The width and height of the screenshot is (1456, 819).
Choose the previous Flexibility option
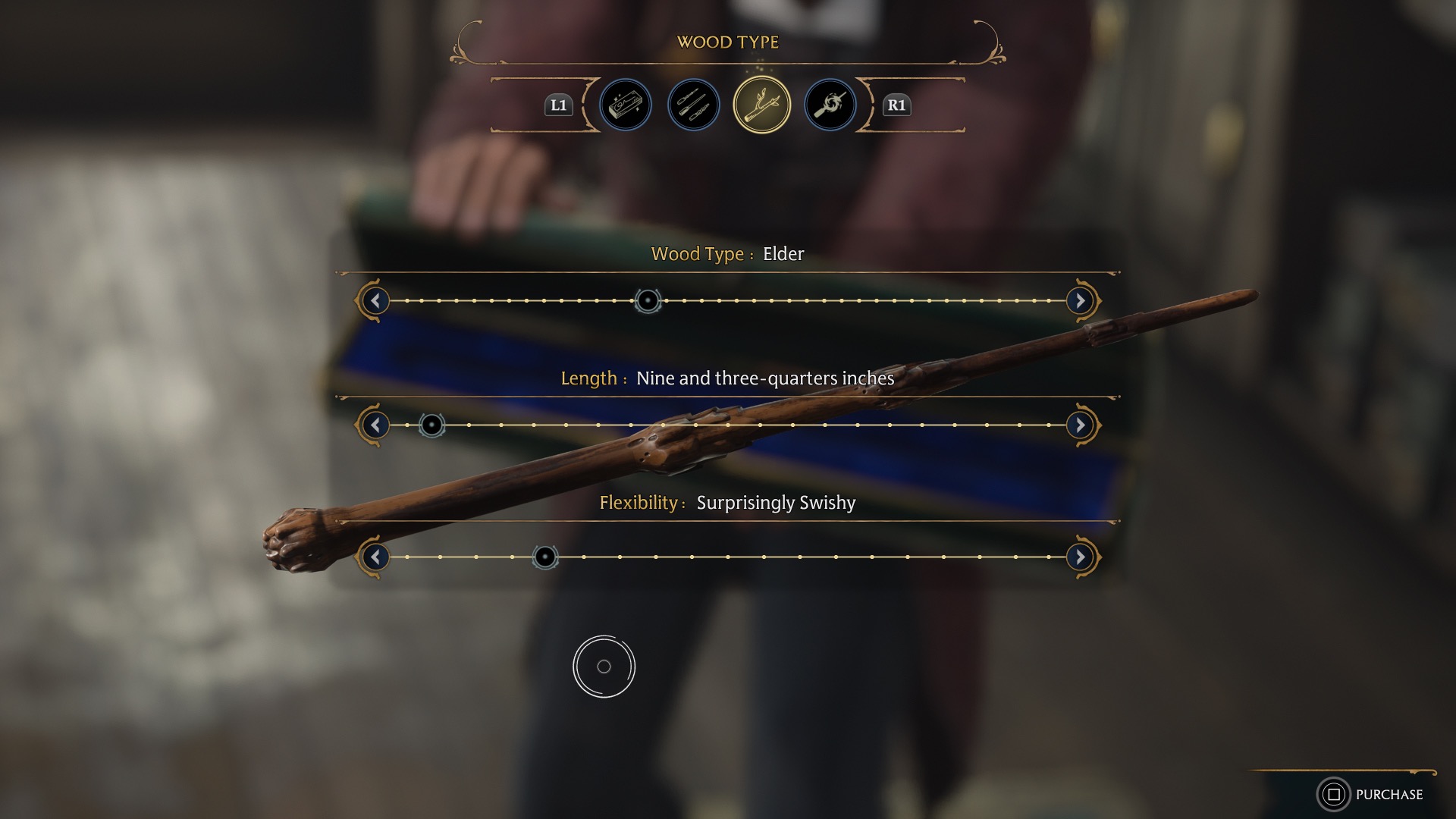(x=375, y=557)
